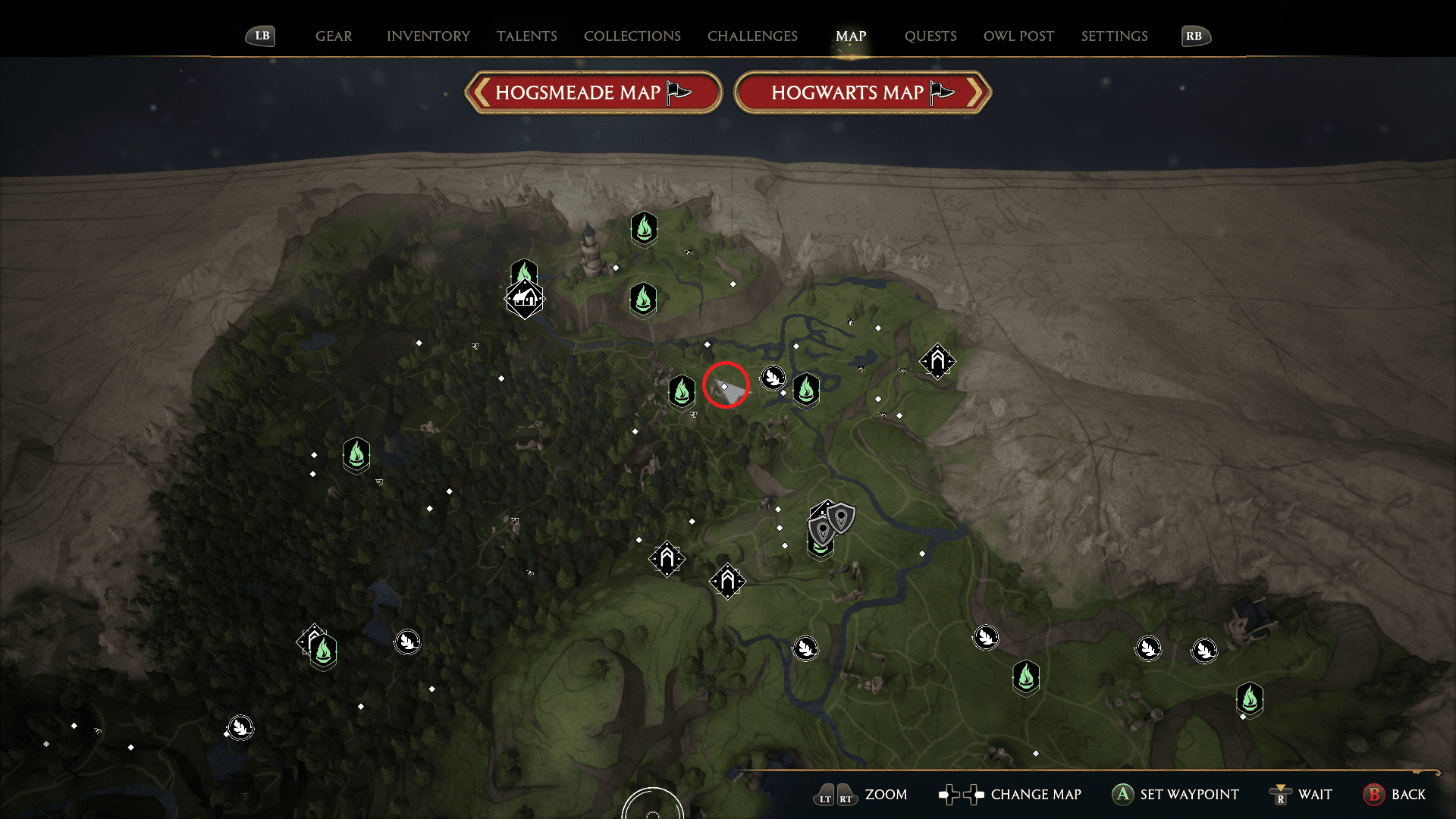
Task: Open the COLLECTIONS tab
Action: click(x=632, y=36)
